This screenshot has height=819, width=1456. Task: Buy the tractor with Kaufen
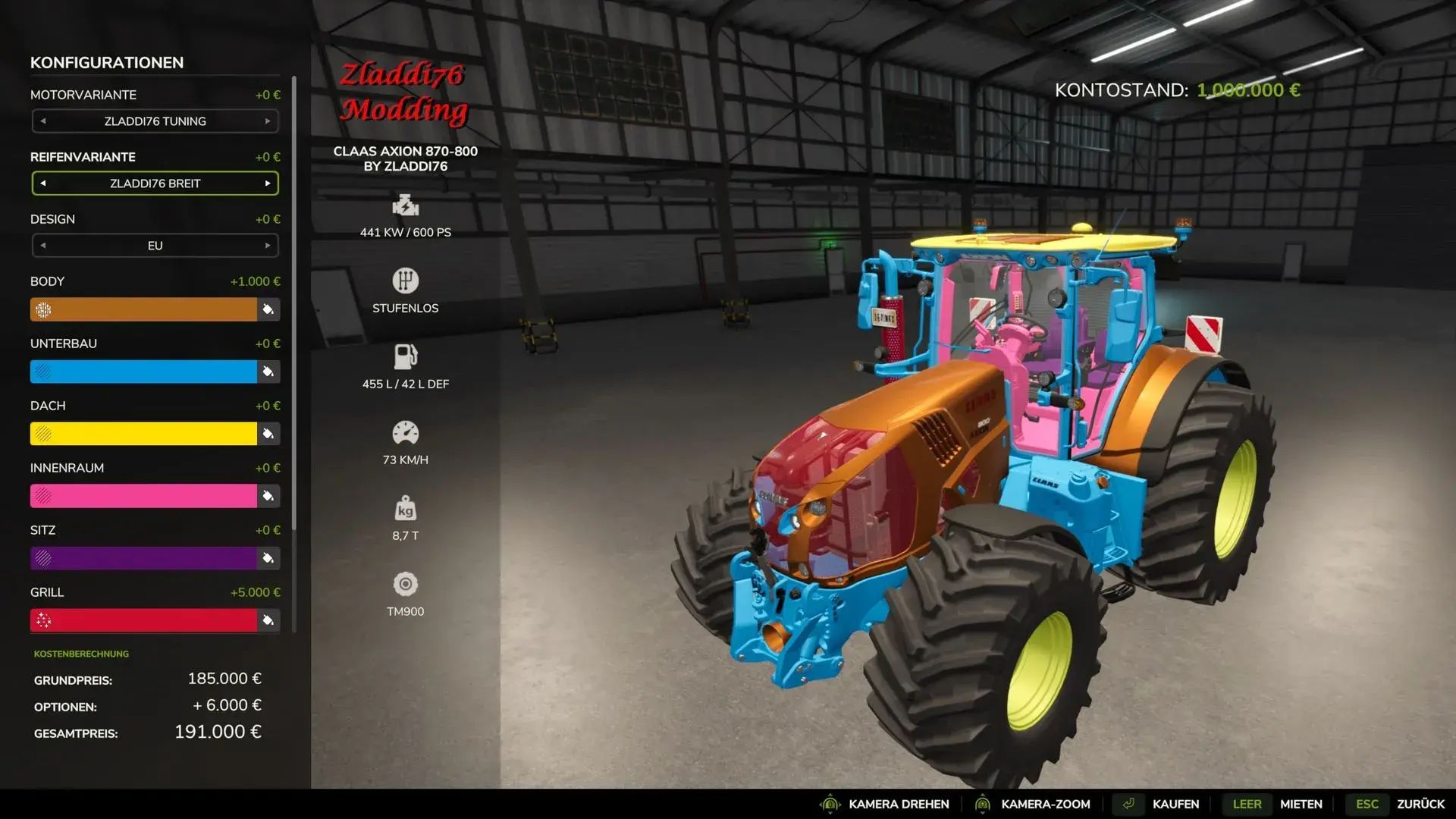click(1175, 804)
